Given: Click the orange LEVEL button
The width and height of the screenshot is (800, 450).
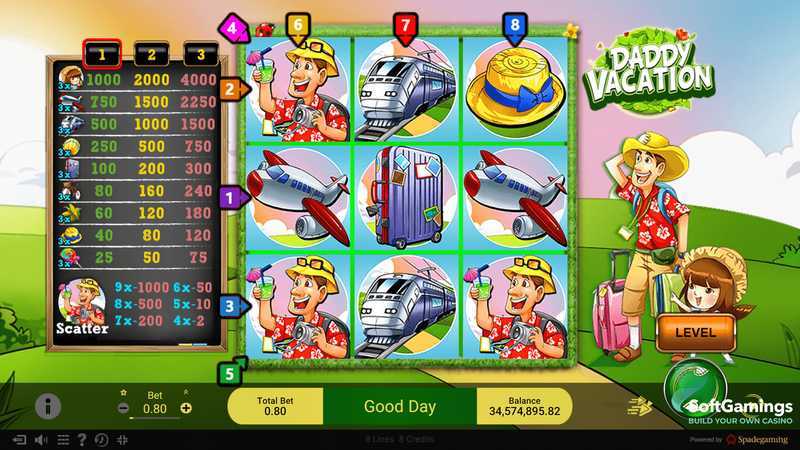Looking at the screenshot, I should [x=693, y=331].
